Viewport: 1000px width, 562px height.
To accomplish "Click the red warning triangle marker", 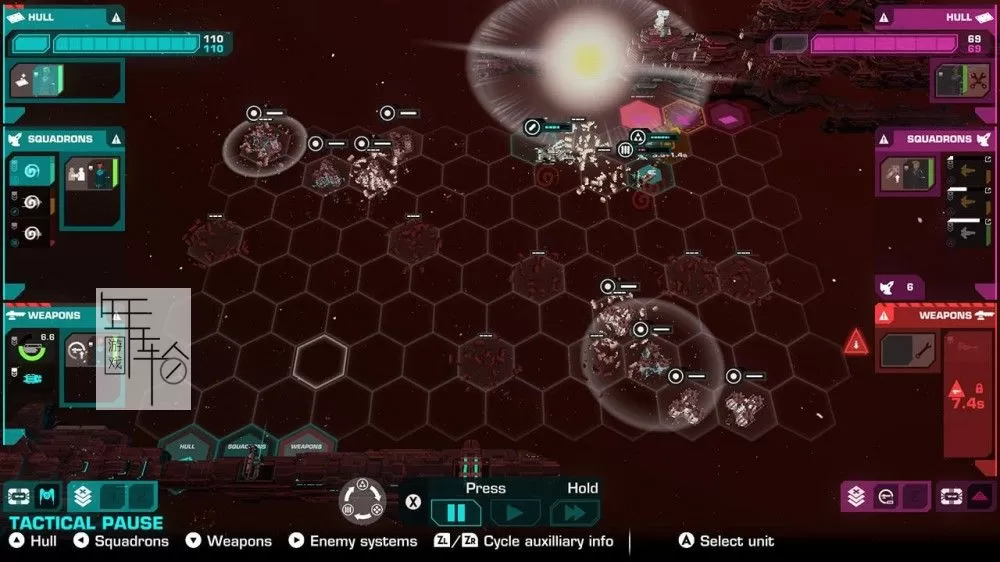I will pos(856,343).
